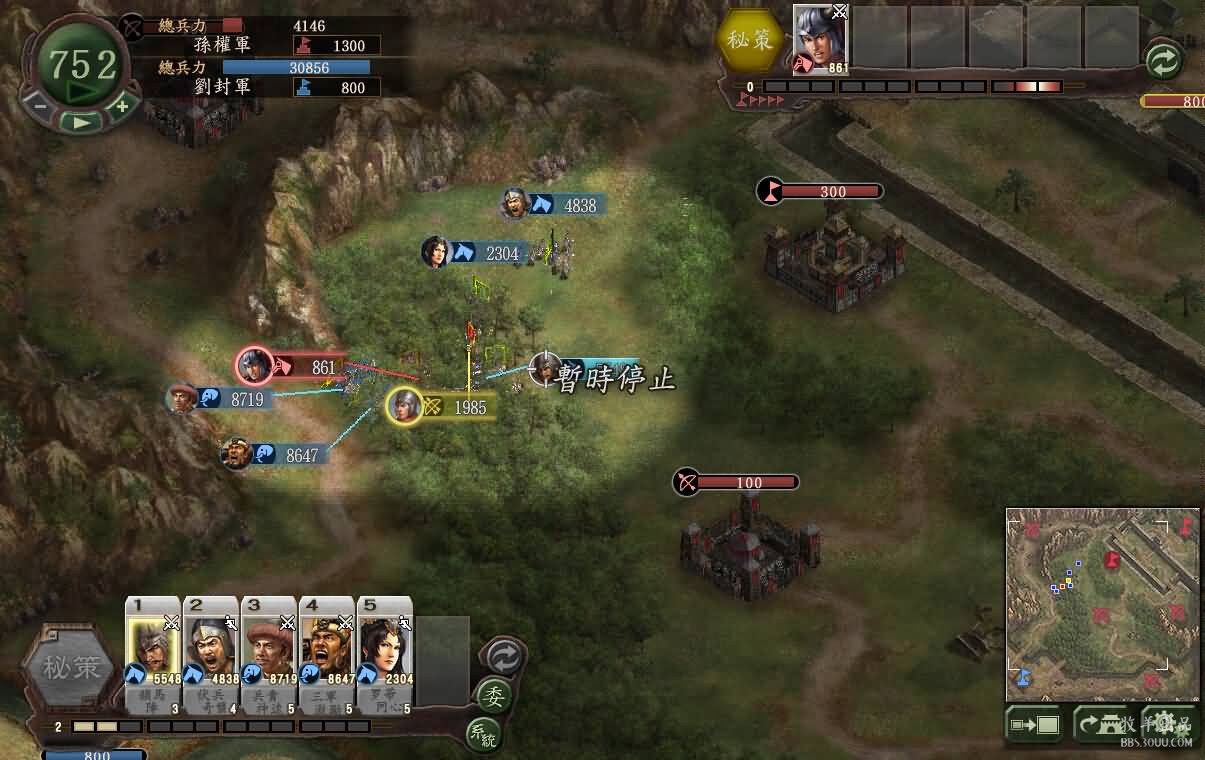Increase game speed with the plus button
Screen dimensions: 1205x760
pos(122,104)
